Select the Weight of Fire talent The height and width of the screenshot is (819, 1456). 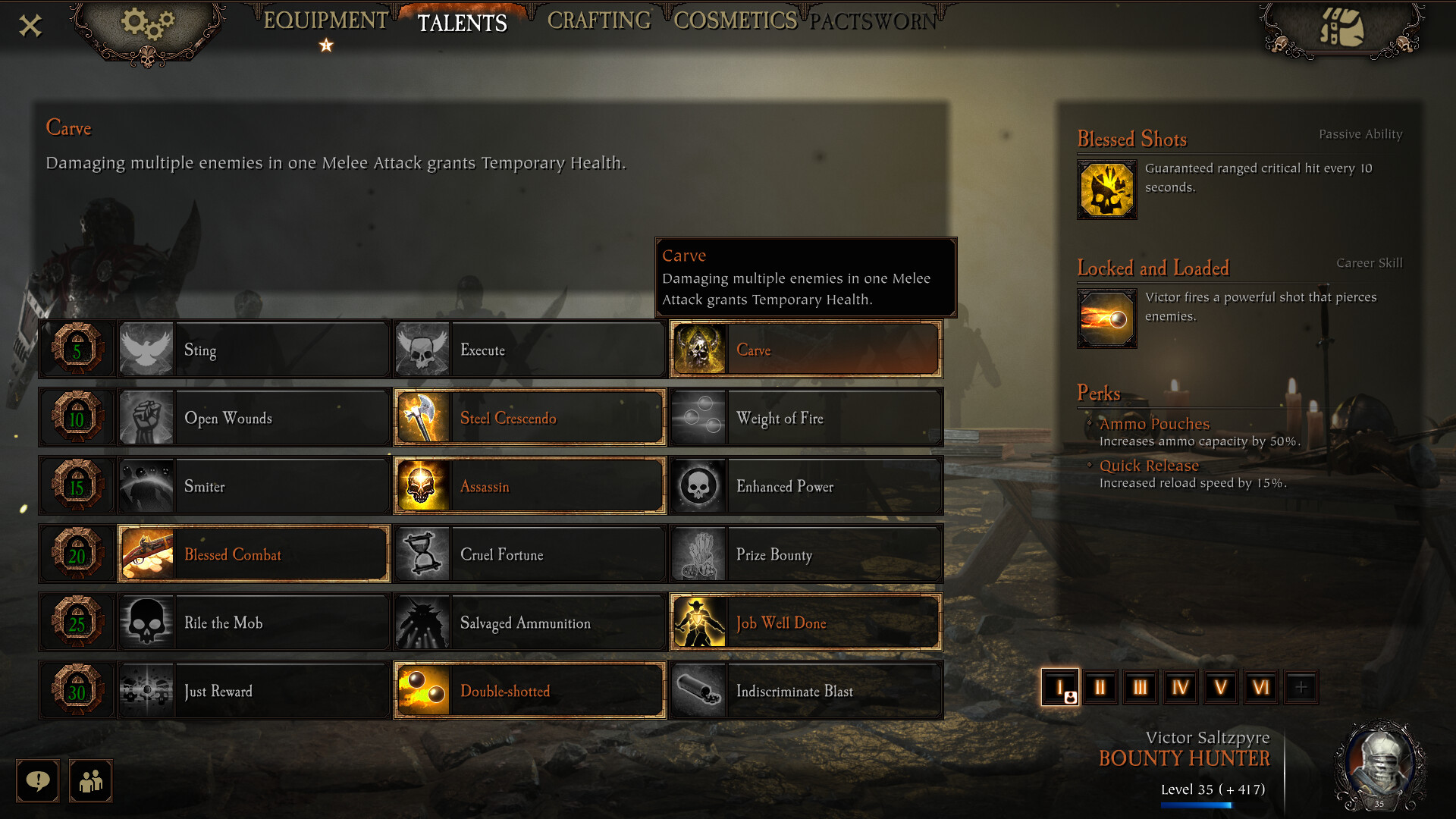805,418
